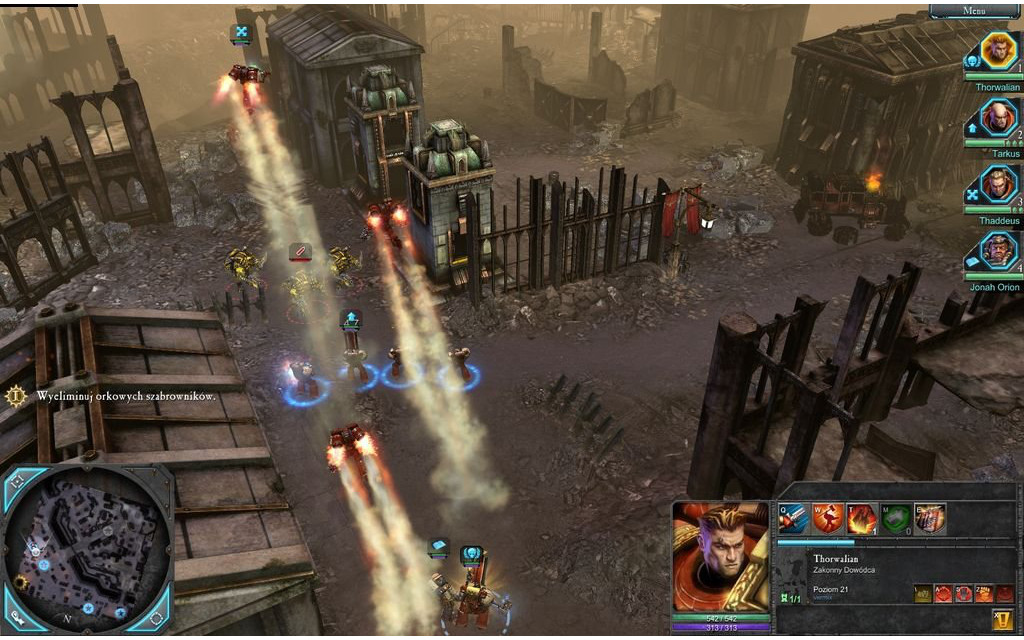Click the minimap's bottom-right corner button
The width and height of the screenshot is (1024, 640).
[x=160, y=622]
